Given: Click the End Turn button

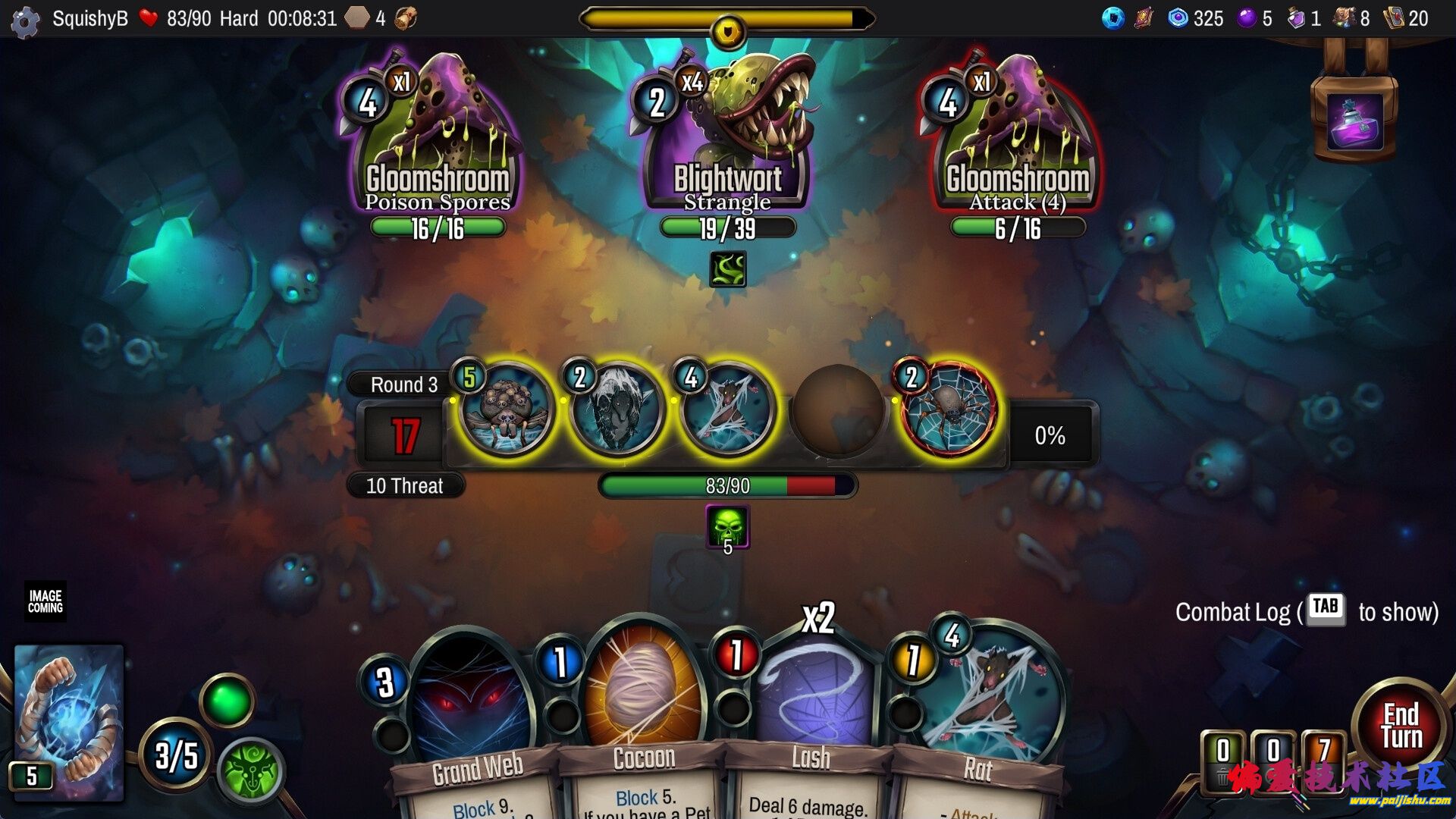Looking at the screenshot, I should click(x=1401, y=726).
